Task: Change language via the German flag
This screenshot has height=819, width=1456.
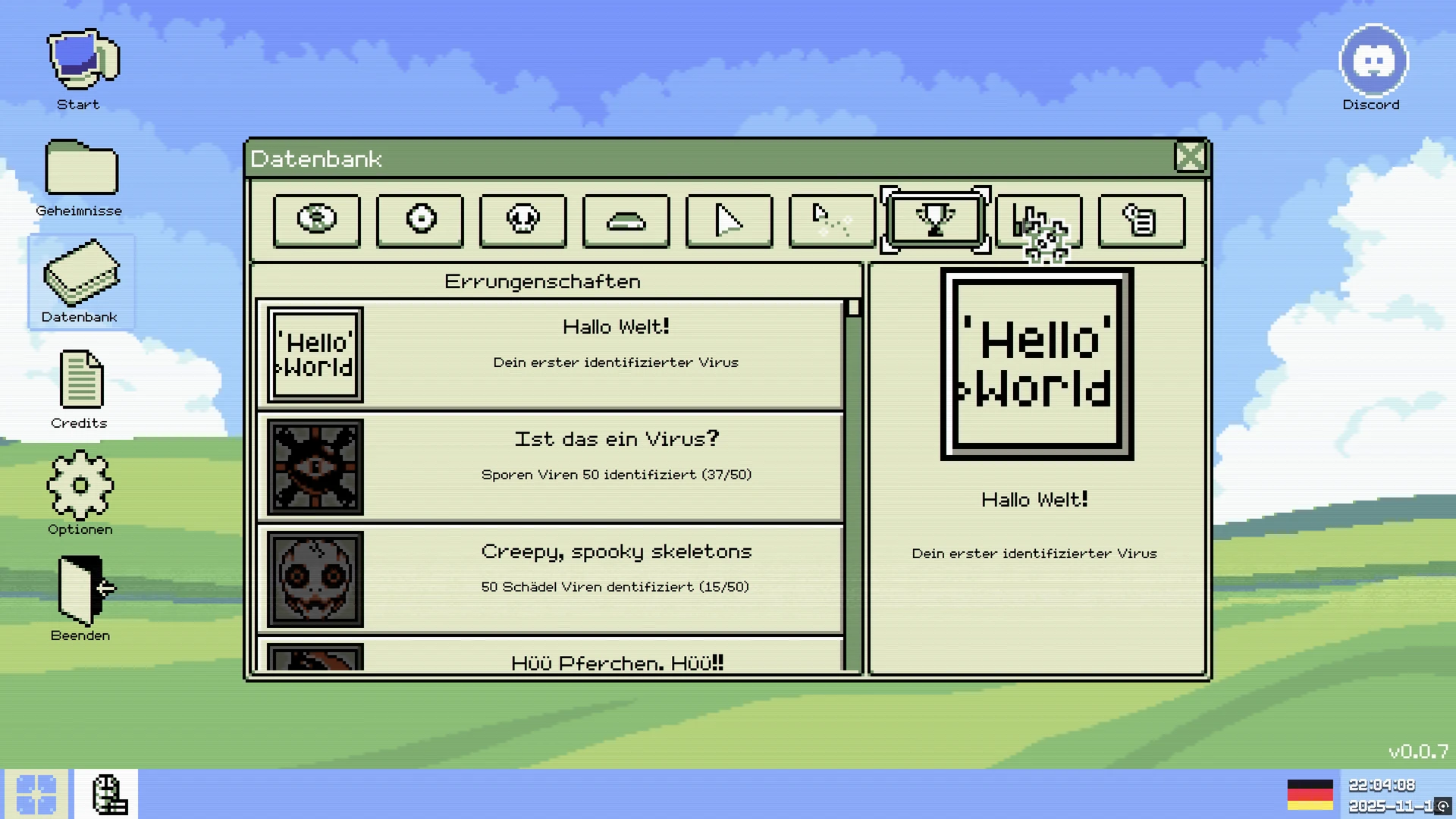Action: pyautogui.click(x=1310, y=794)
